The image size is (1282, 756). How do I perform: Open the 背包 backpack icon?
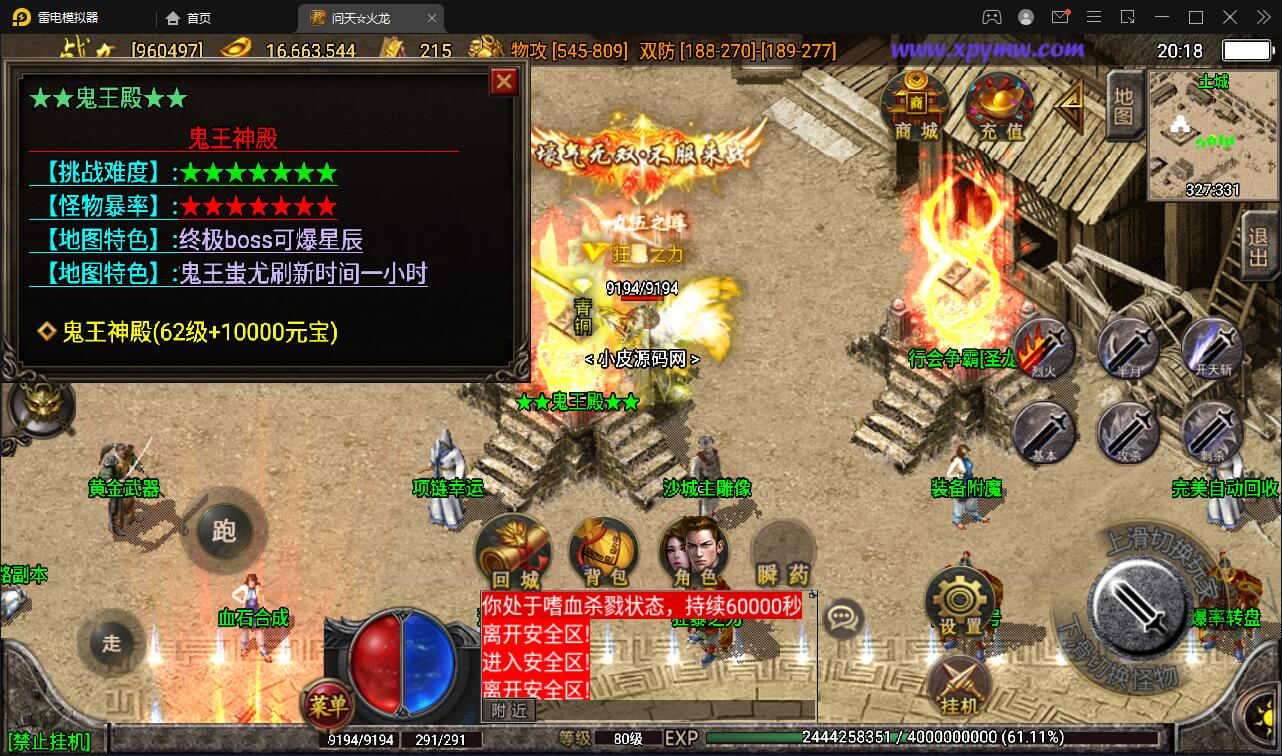click(603, 550)
